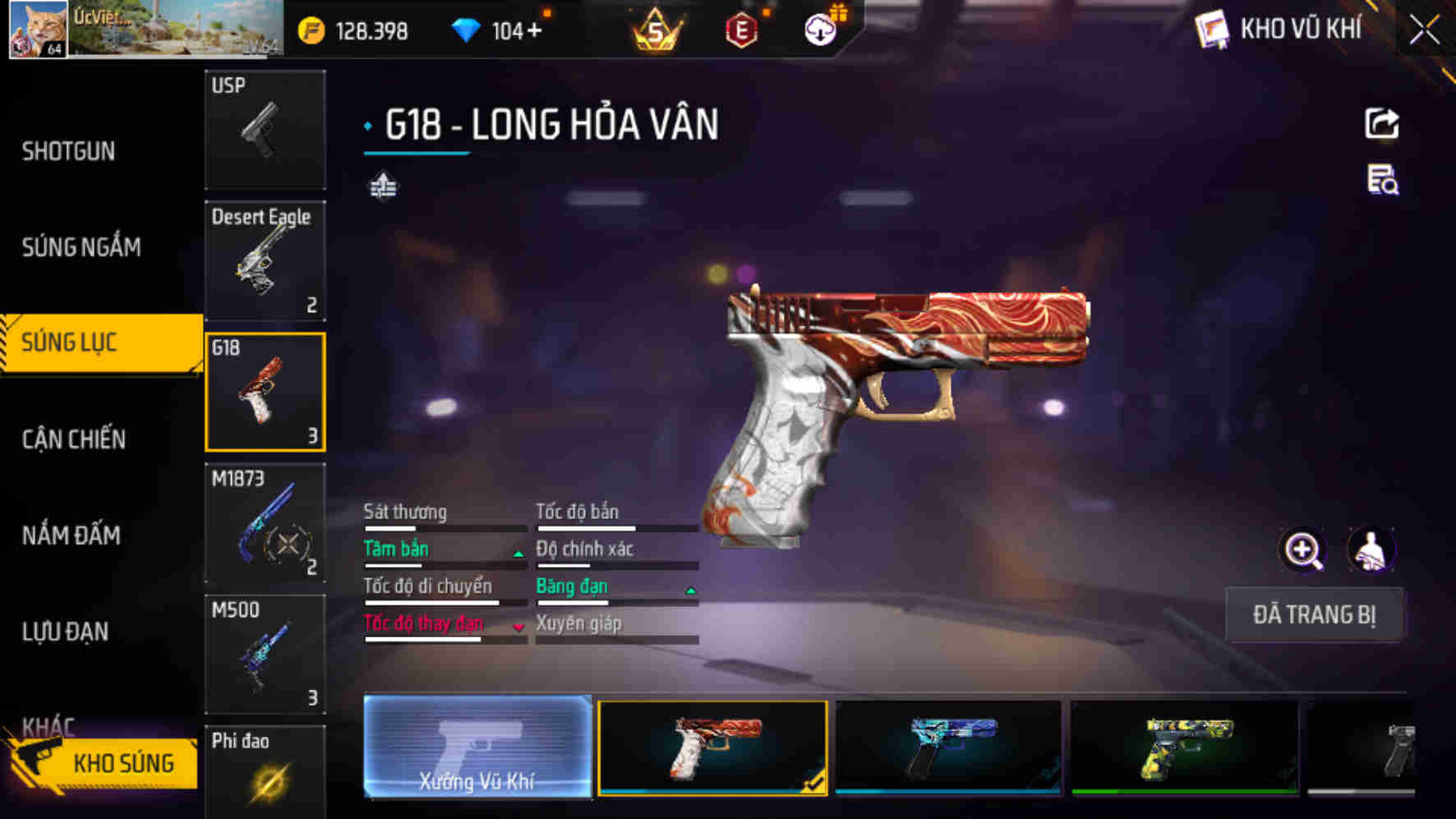
Task: Click the ĐÃ TRANG BỊ button
Action: tap(1313, 614)
